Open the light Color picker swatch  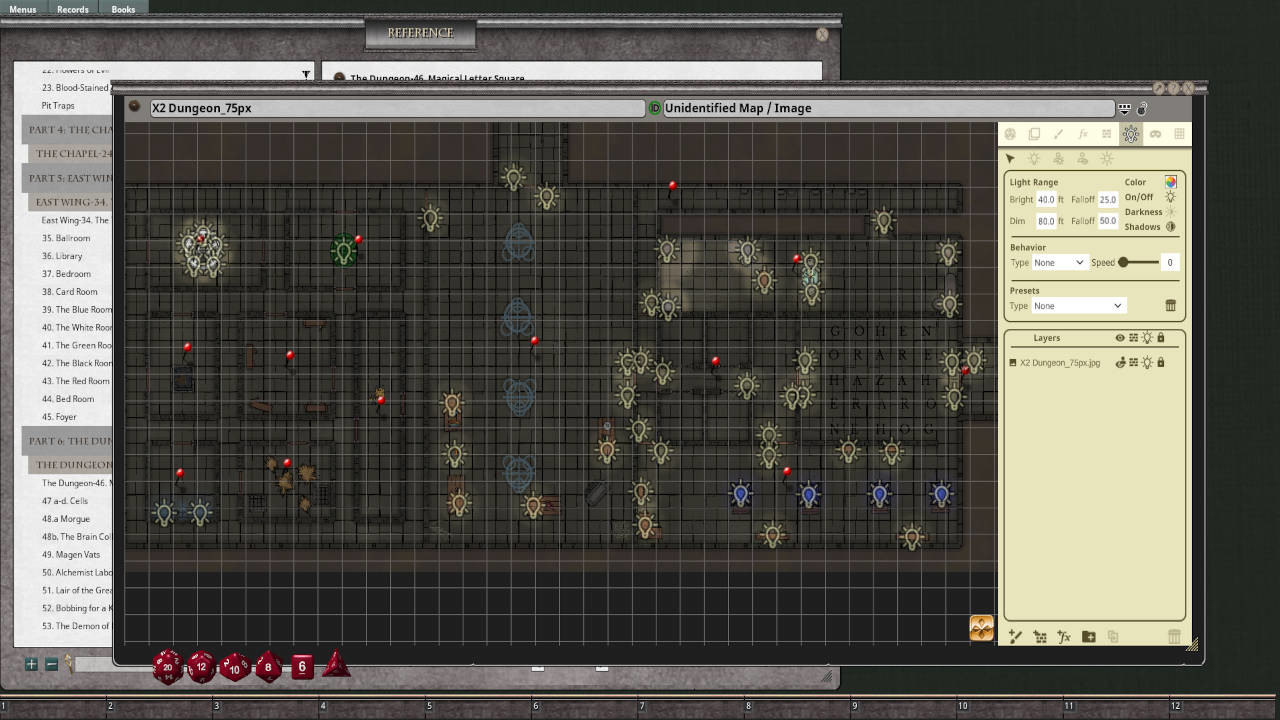(x=1171, y=182)
